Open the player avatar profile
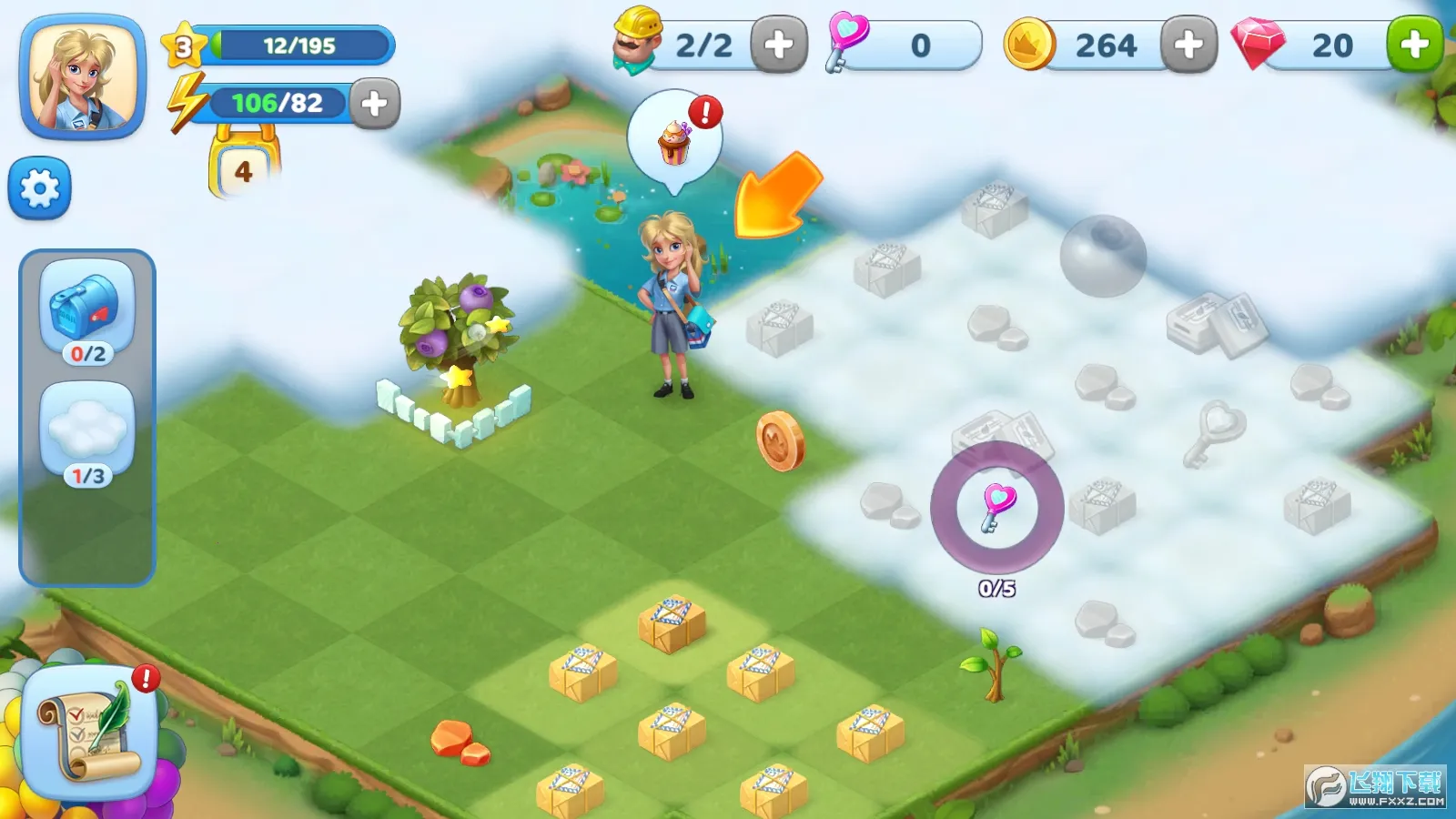The height and width of the screenshot is (819, 1456). [83, 77]
